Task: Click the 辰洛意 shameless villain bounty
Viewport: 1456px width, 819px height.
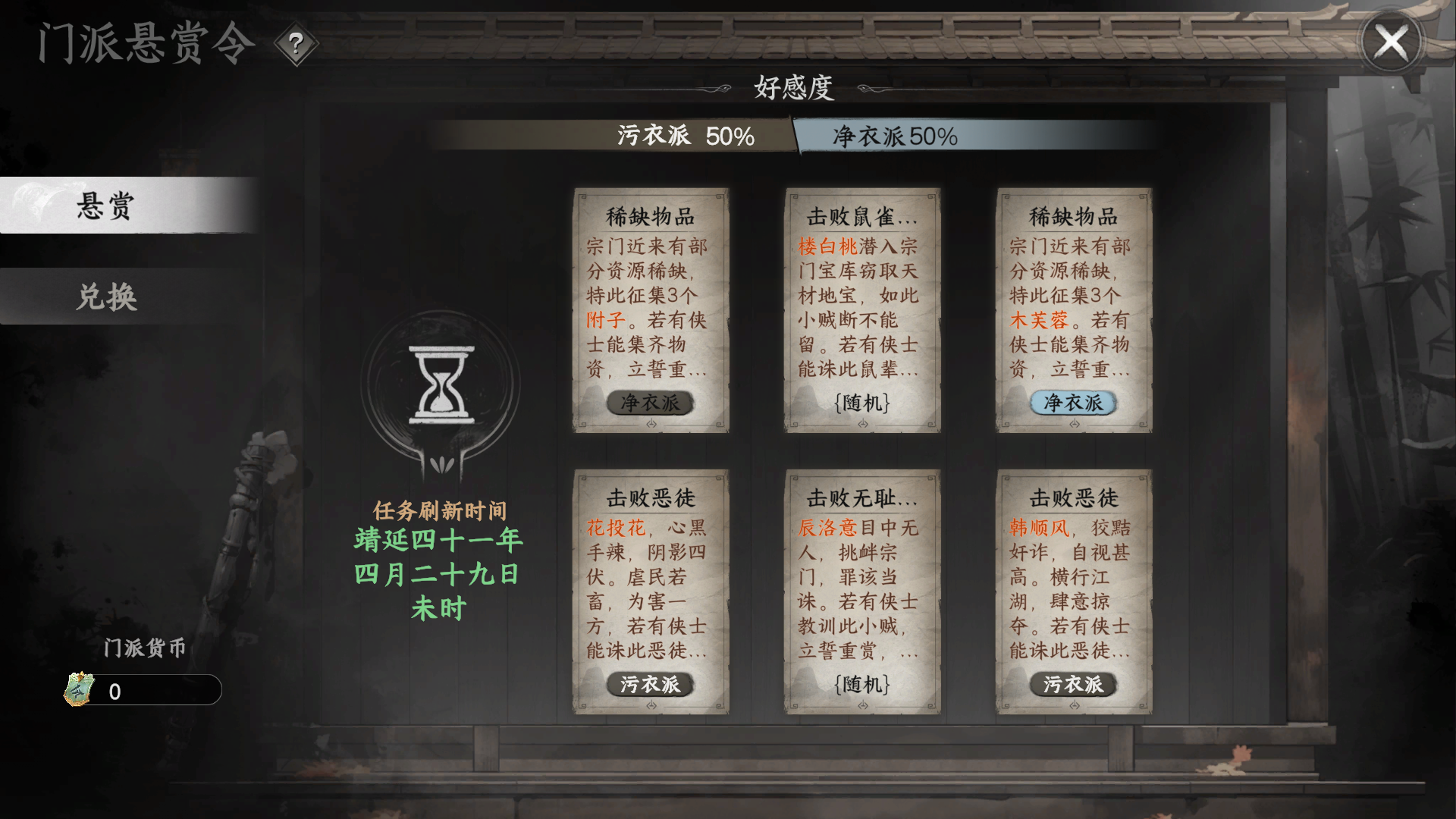Action: 861,591
